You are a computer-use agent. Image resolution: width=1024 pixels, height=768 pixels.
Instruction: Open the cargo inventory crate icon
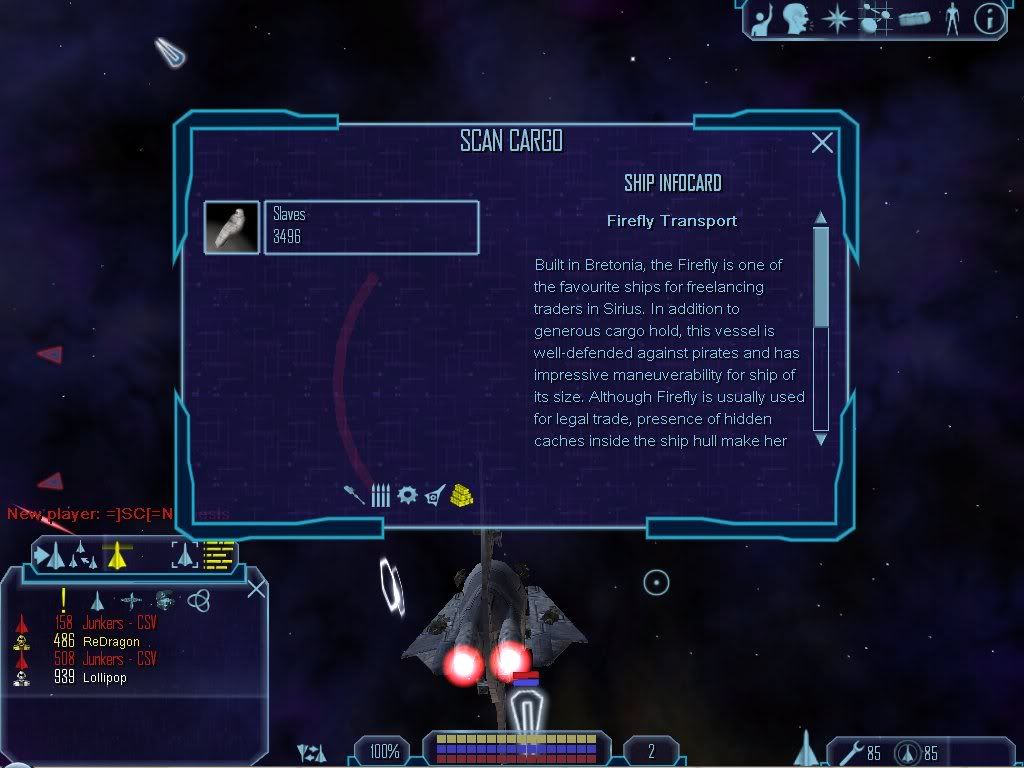click(914, 18)
